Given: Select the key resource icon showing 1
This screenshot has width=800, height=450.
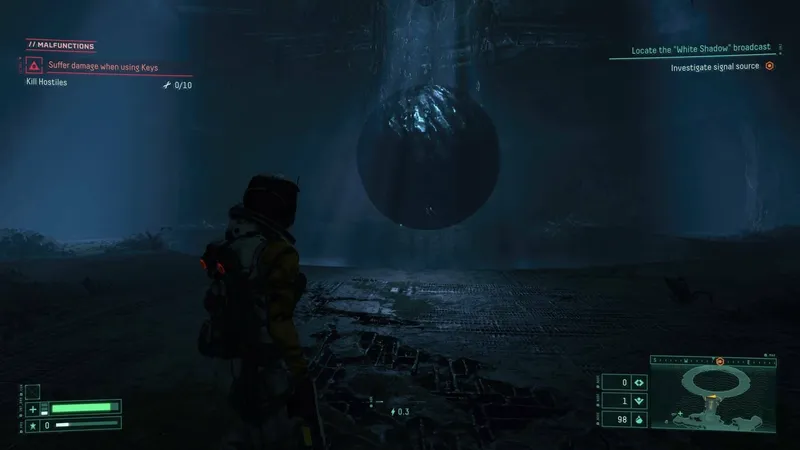Looking at the screenshot, I should [640, 400].
